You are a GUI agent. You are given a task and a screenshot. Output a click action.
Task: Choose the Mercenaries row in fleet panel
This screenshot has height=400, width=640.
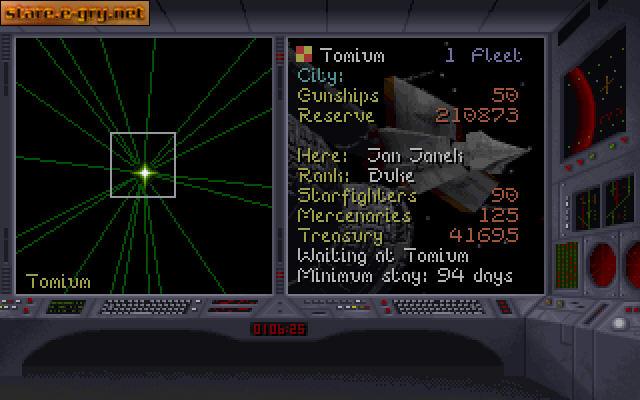408,215
